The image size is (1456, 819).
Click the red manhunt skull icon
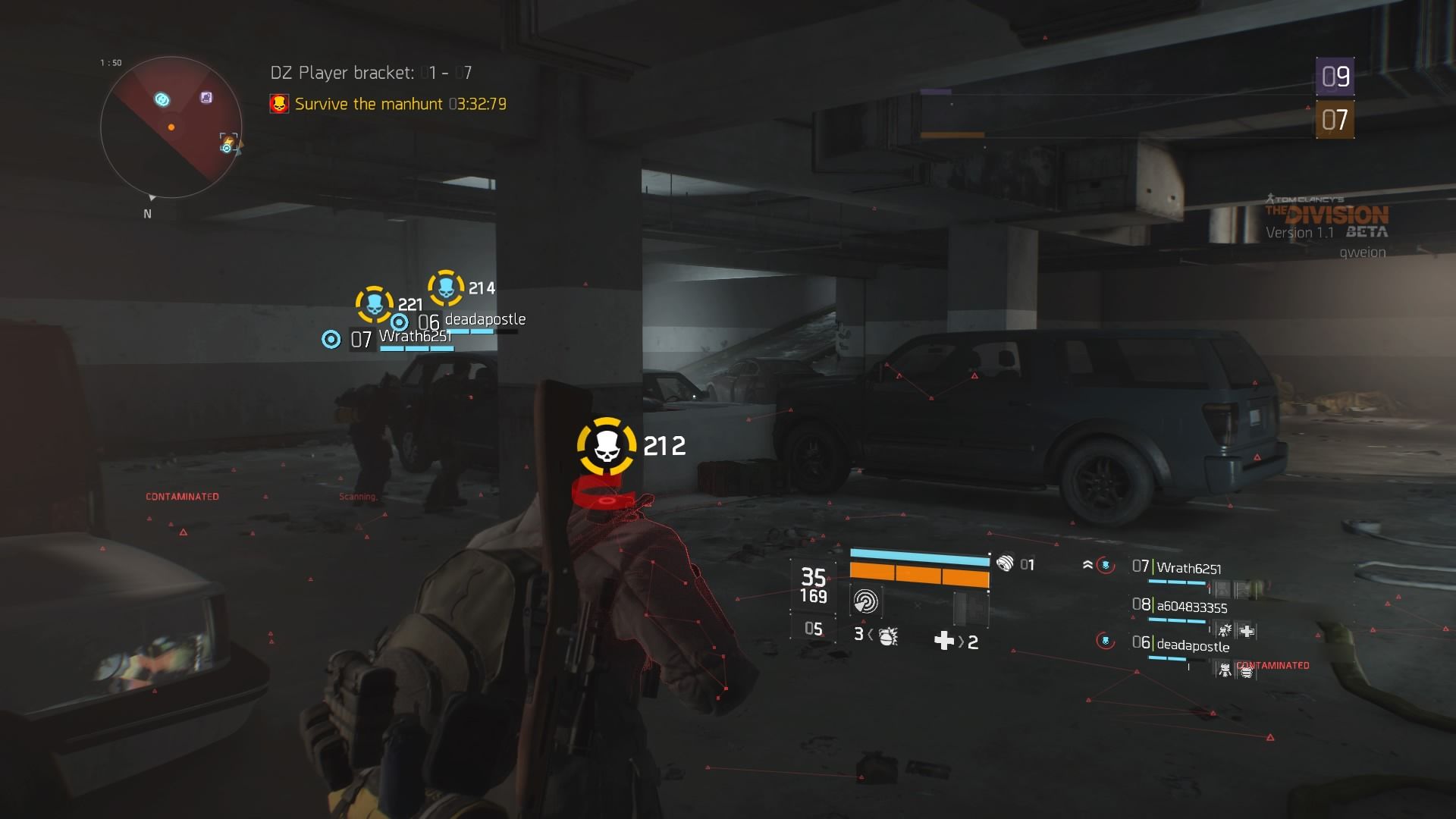pos(279,104)
